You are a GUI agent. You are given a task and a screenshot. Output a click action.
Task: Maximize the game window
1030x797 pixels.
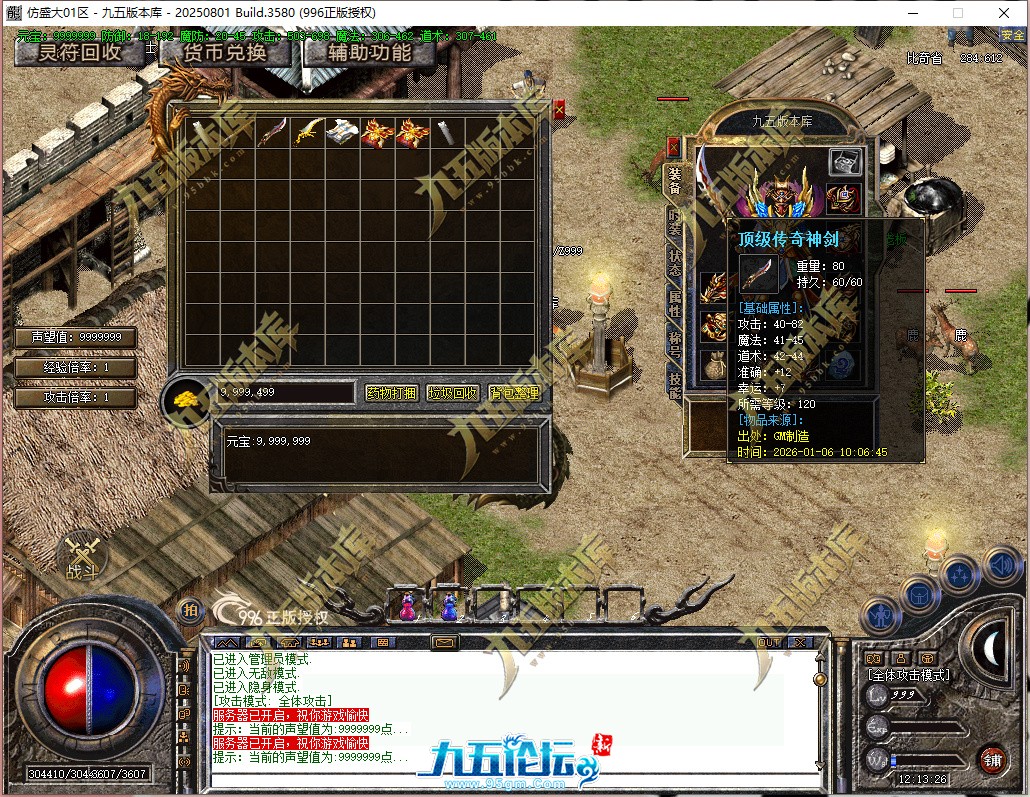coord(958,13)
